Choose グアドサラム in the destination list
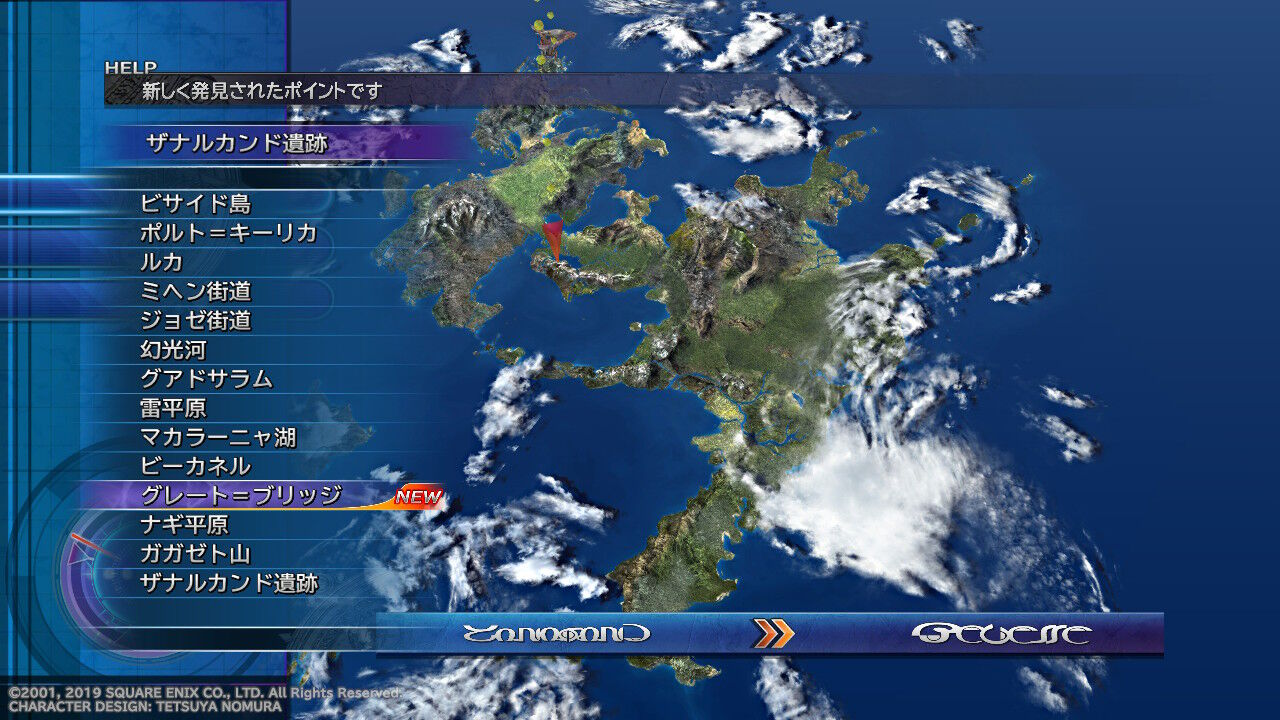Image resolution: width=1280 pixels, height=720 pixels. [204, 378]
